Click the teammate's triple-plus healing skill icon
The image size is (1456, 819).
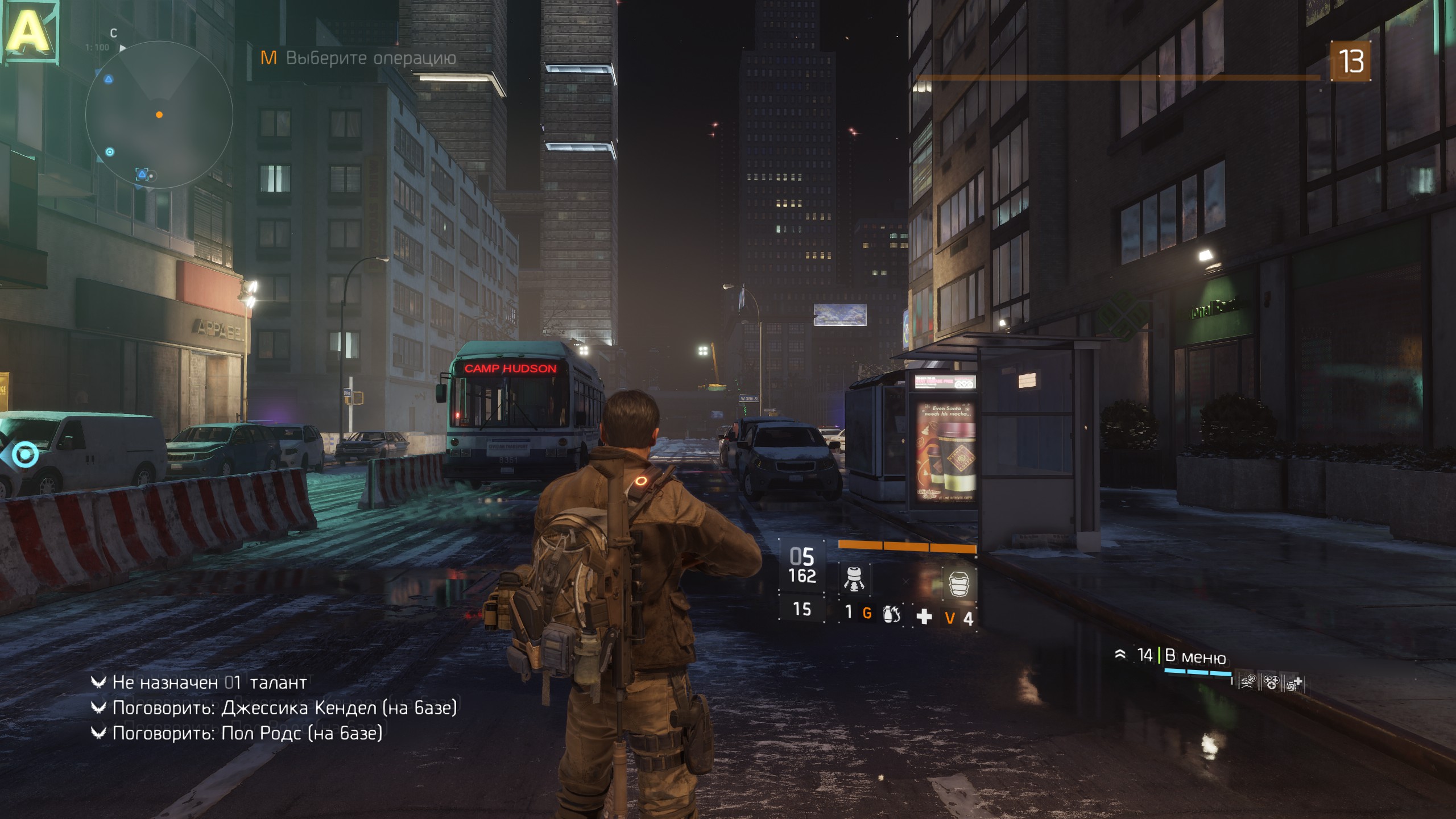click(x=1271, y=682)
